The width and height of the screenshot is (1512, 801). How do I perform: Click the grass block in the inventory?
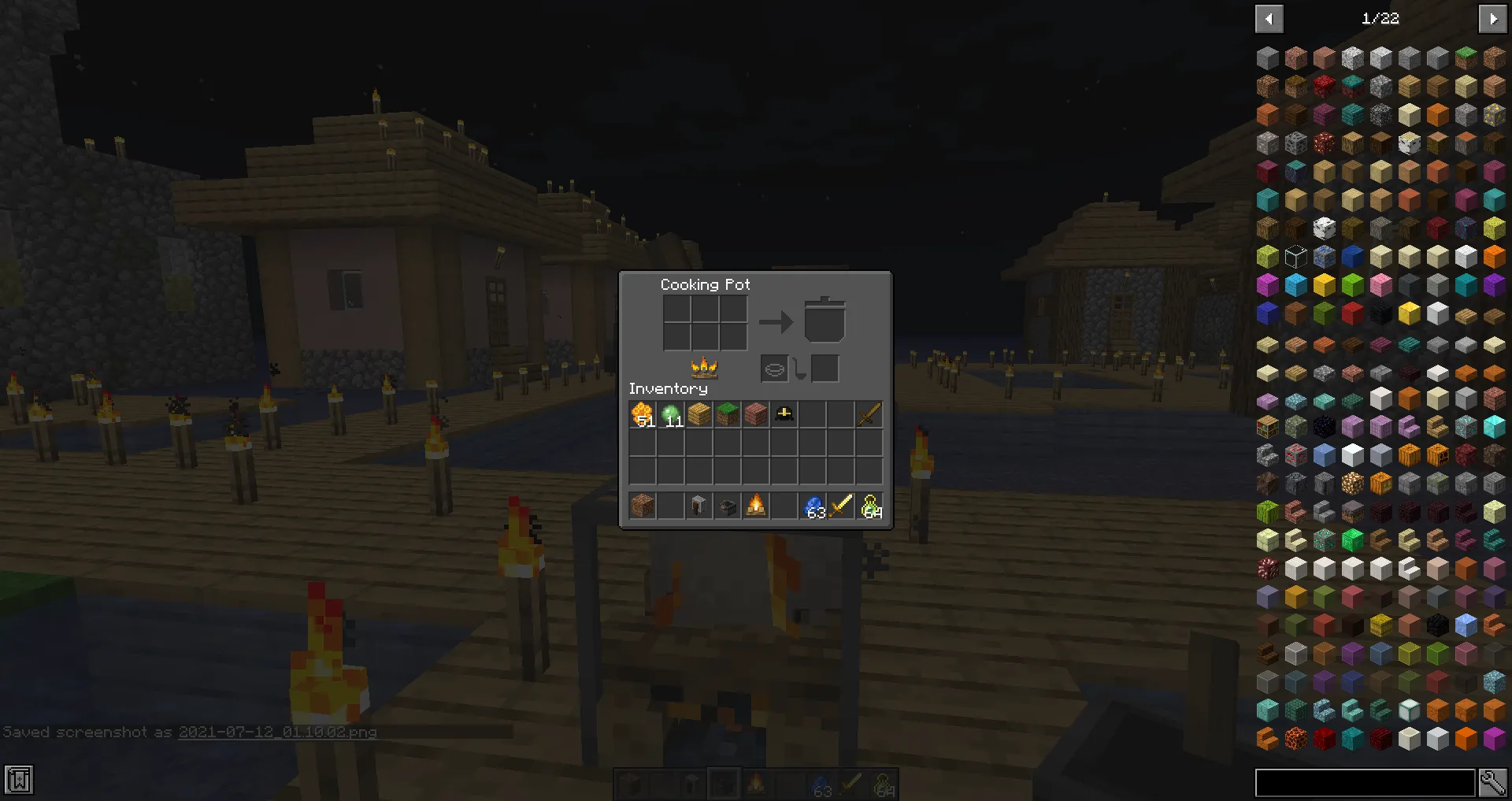[x=727, y=414]
